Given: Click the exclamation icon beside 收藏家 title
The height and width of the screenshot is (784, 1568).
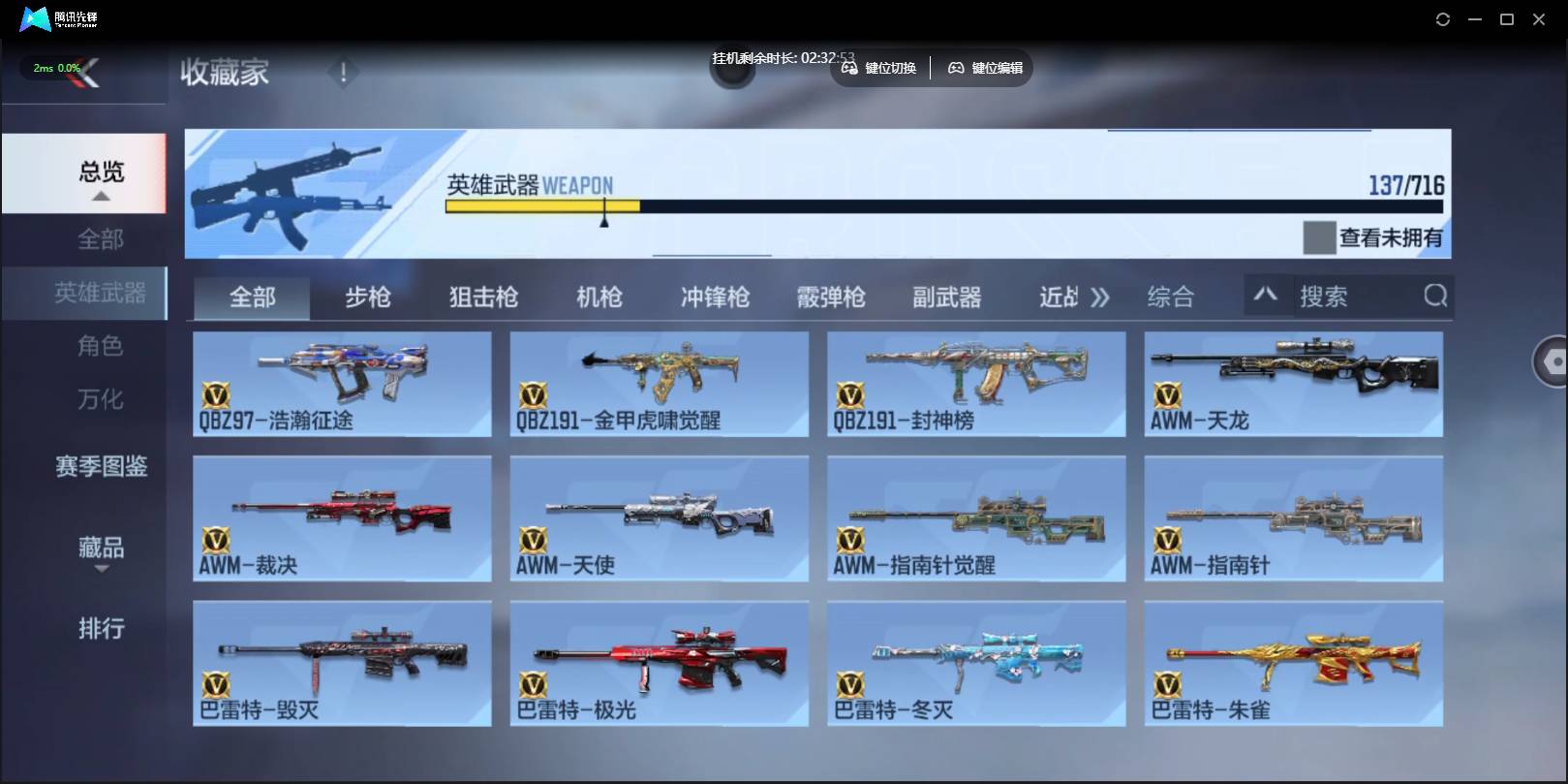Looking at the screenshot, I should pos(343,71).
